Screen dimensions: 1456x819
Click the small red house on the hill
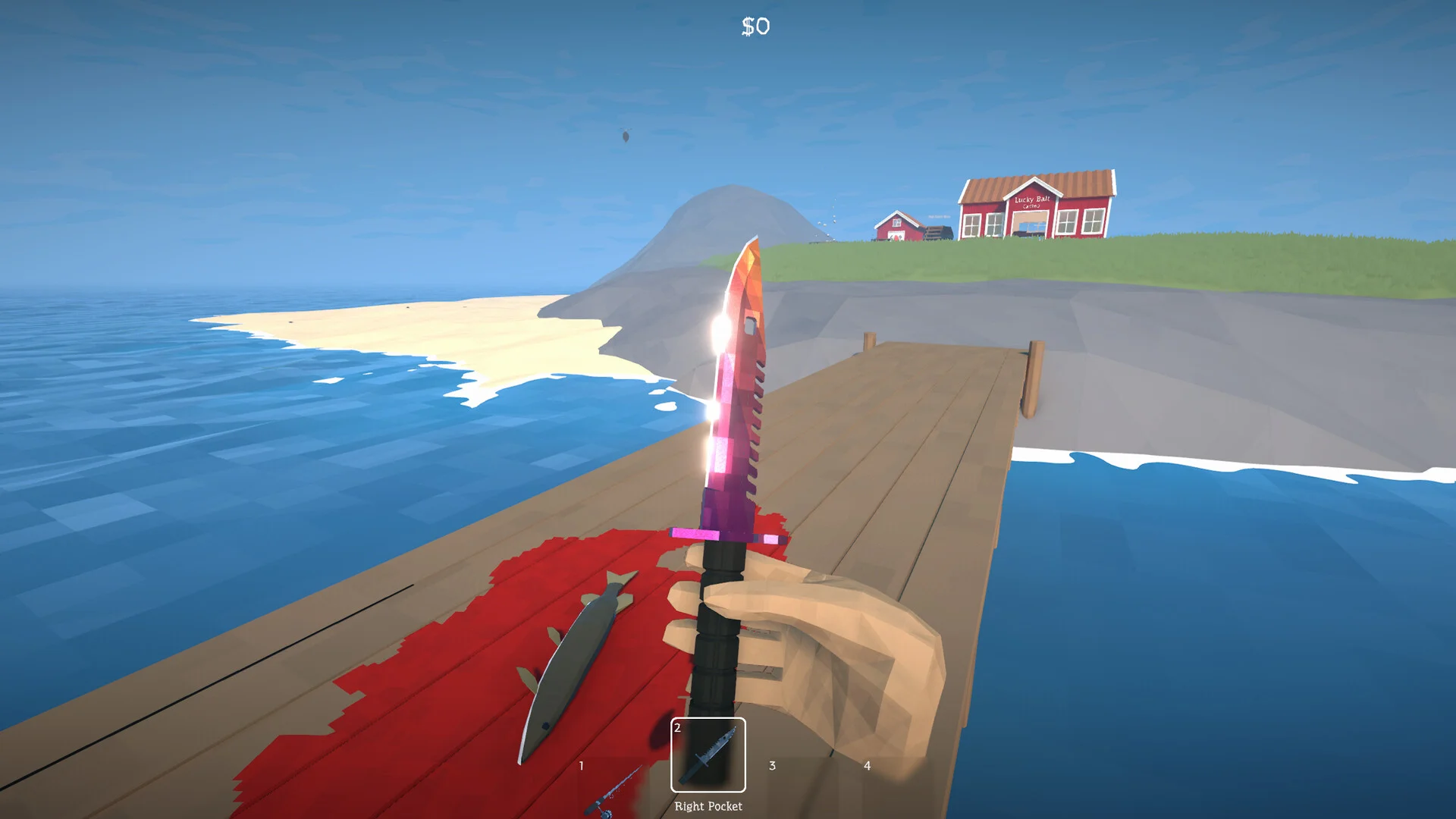point(895,227)
